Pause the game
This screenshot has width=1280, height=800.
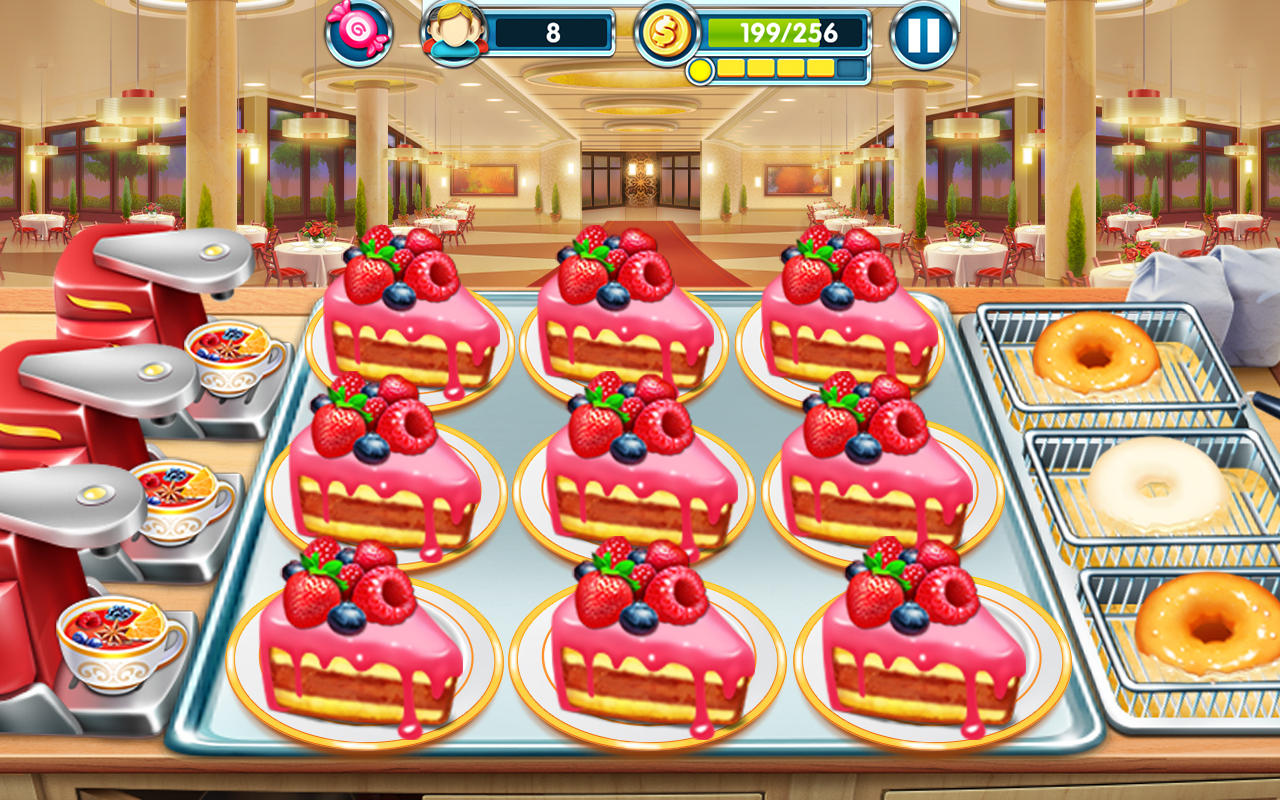click(925, 34)
